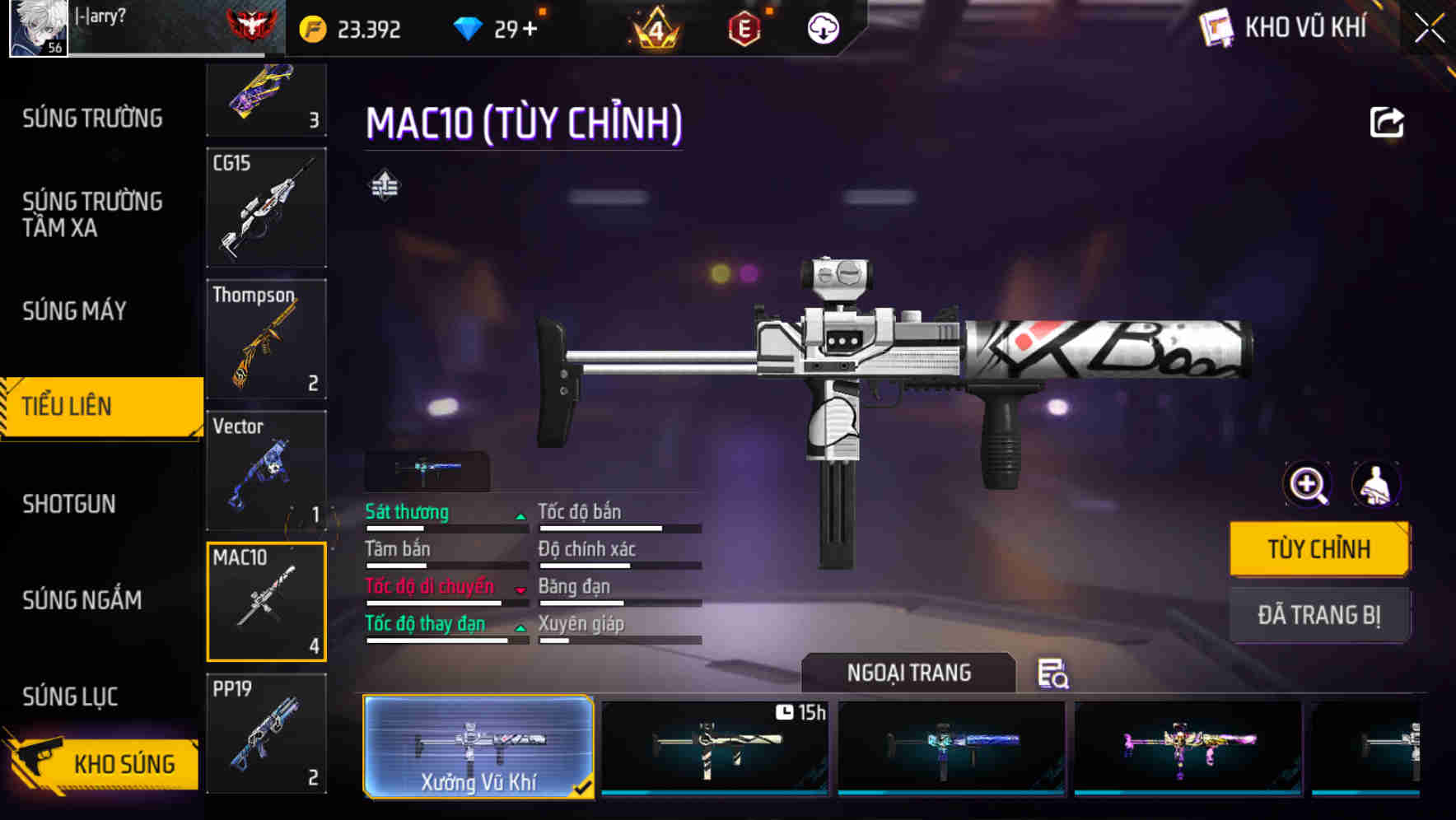The image size is (1456, 820).
Task: Open the SÚNG TRƯỜNG category
Action: click(x=92, y=119)
